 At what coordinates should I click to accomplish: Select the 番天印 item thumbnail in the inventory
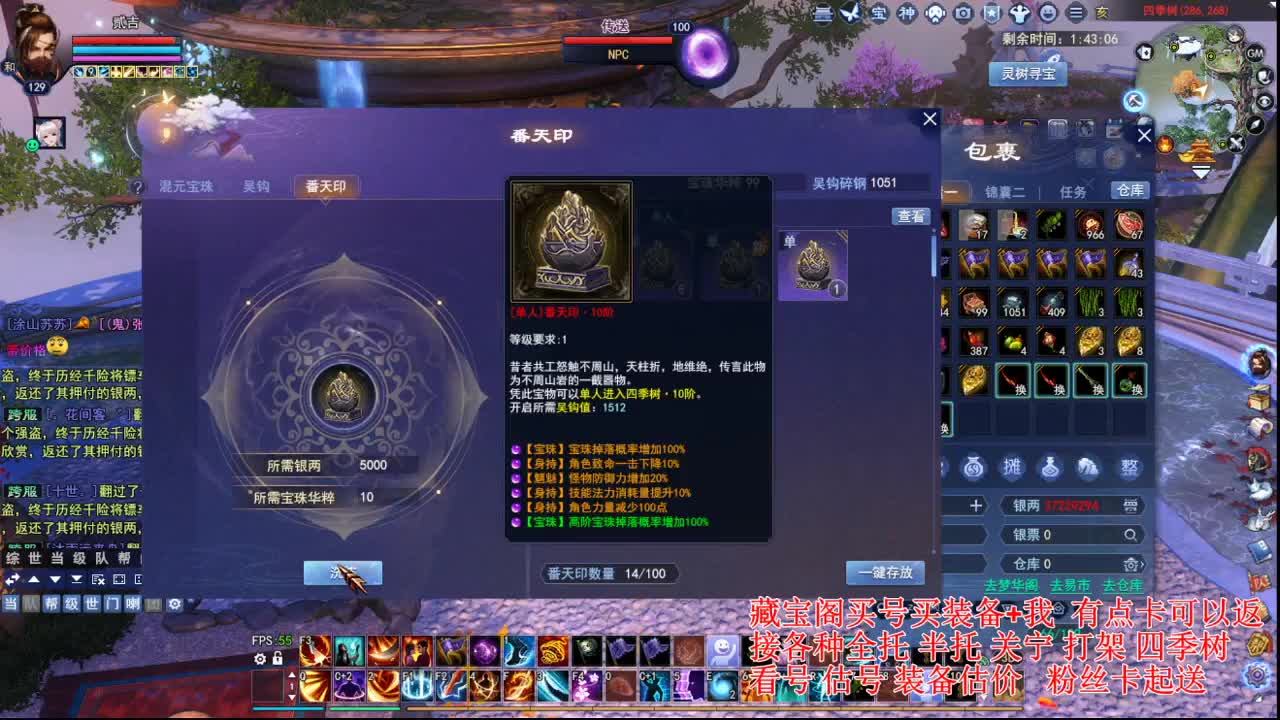[813, 263]
